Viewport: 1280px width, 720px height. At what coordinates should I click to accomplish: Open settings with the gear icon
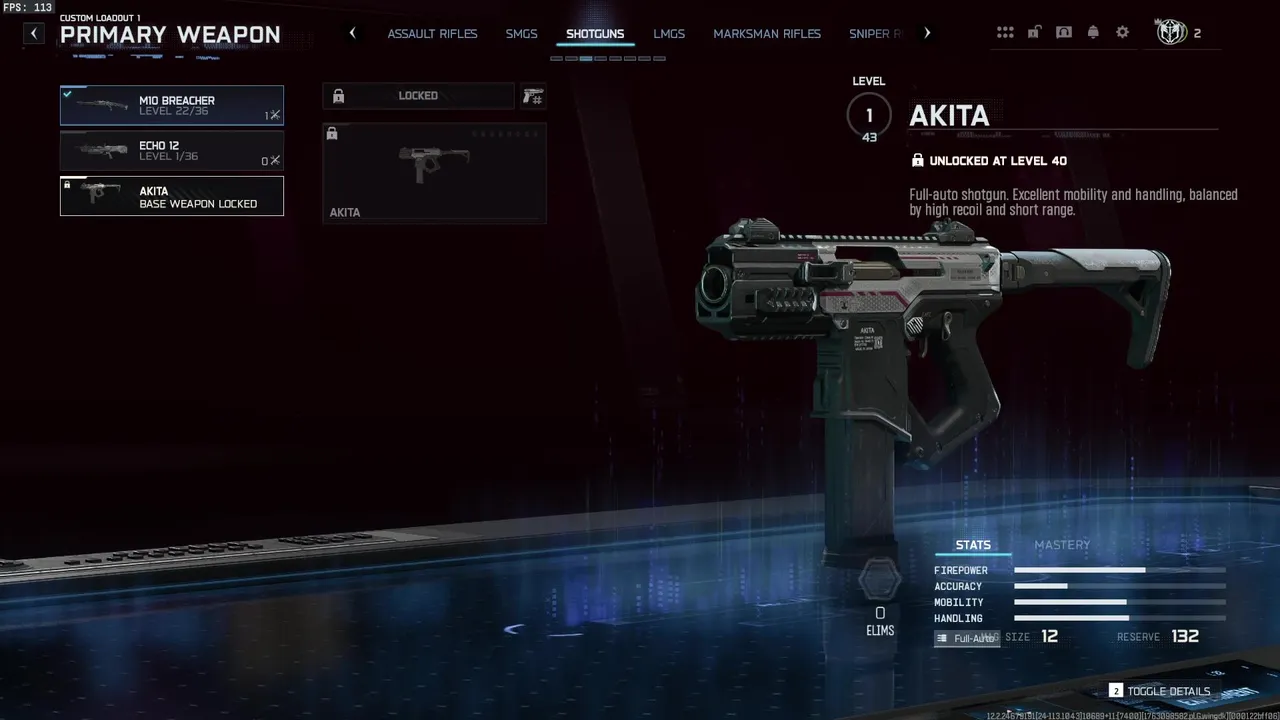coord(1122,33)
